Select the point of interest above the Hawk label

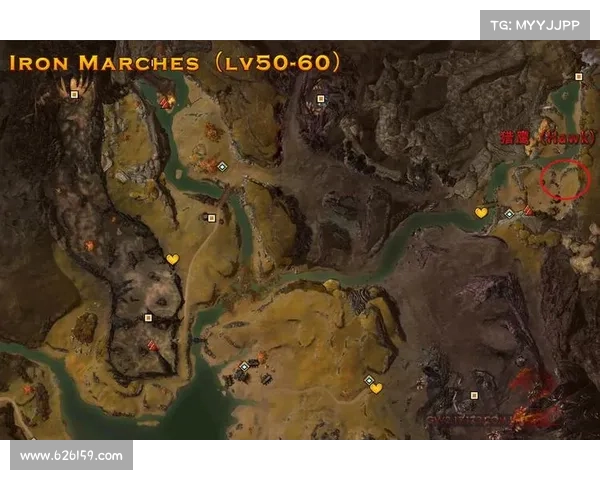click(579, 76)
